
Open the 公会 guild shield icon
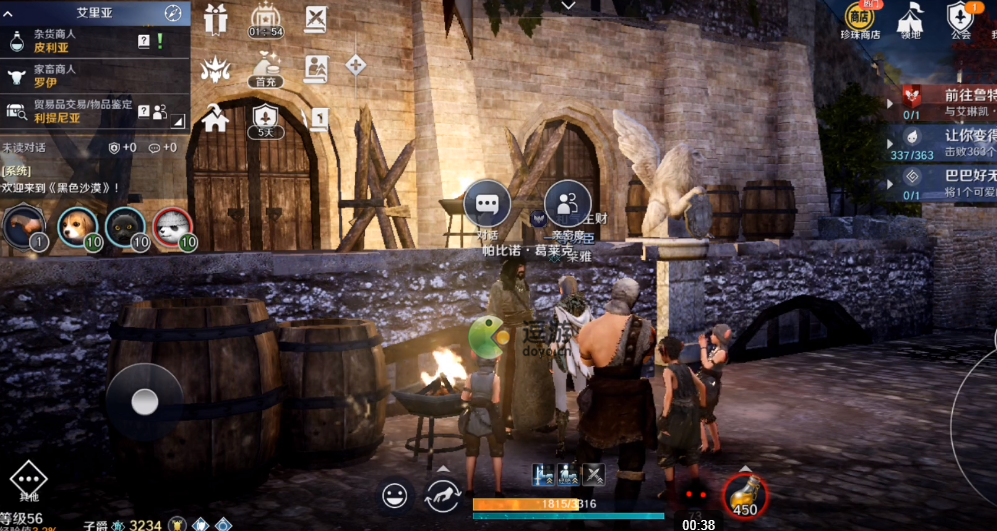click(960, 18)
